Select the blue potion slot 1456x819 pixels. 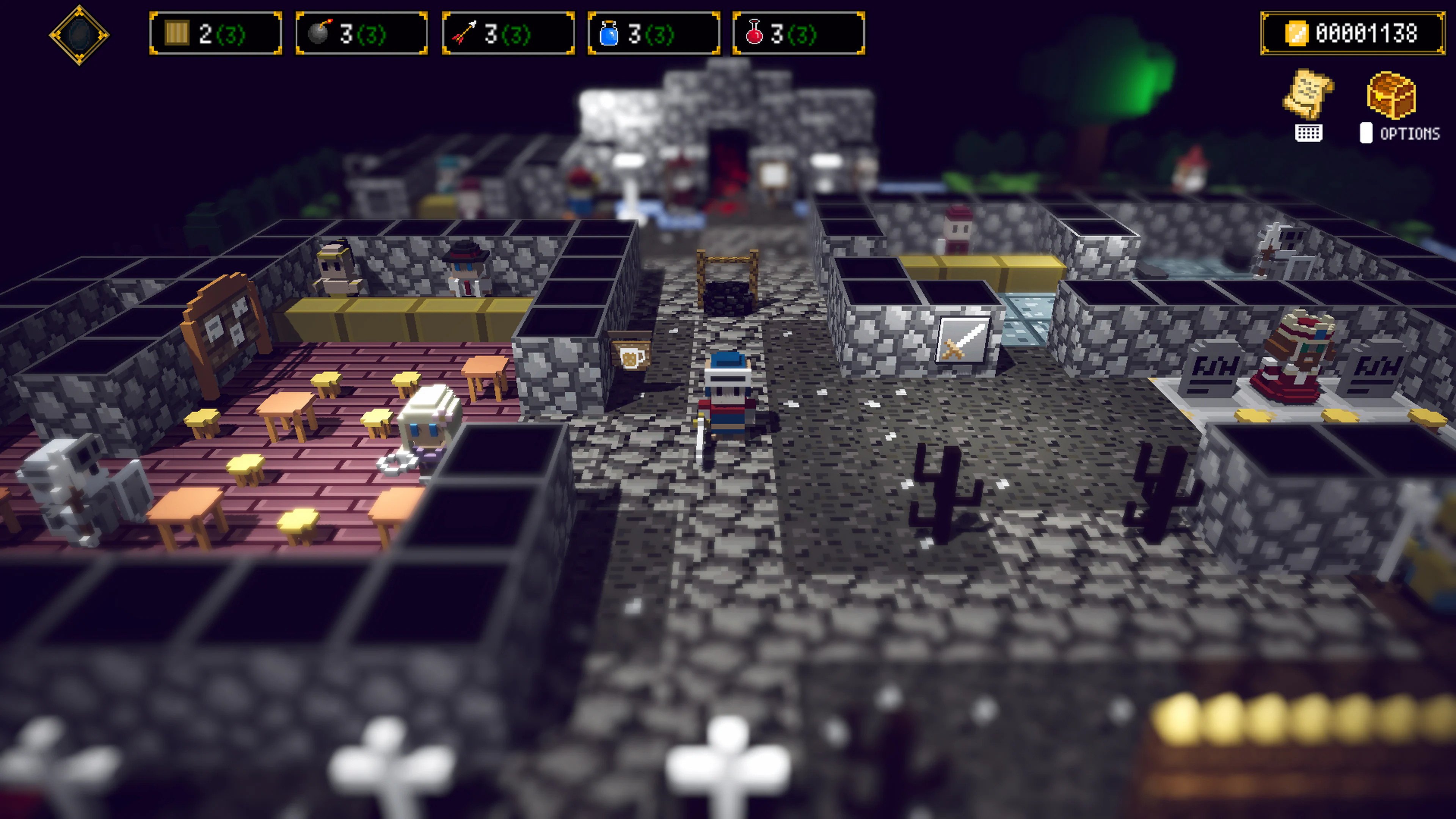click(653, 34)
